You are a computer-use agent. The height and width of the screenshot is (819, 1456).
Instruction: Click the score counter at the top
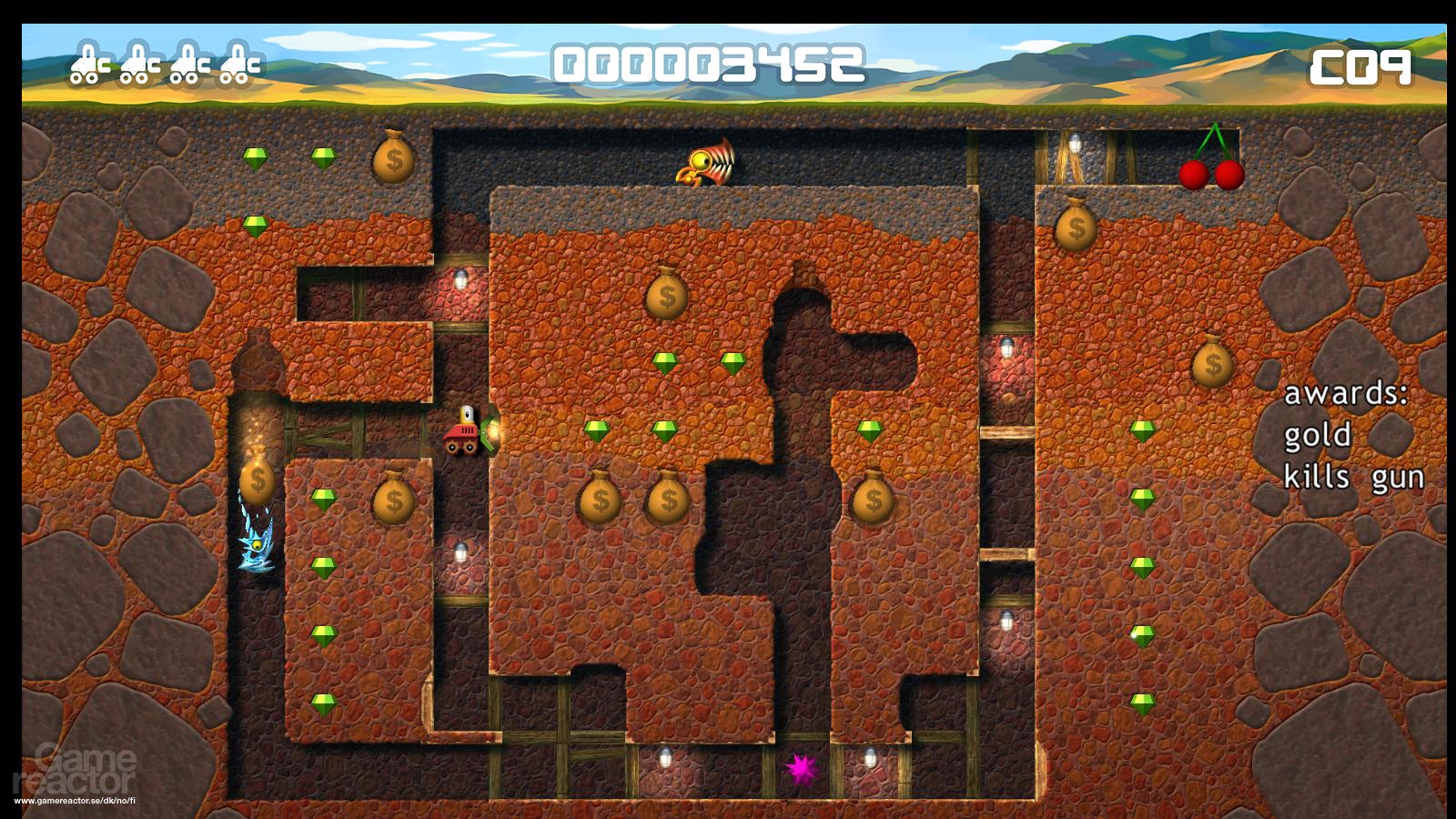(x=712, y=61)
